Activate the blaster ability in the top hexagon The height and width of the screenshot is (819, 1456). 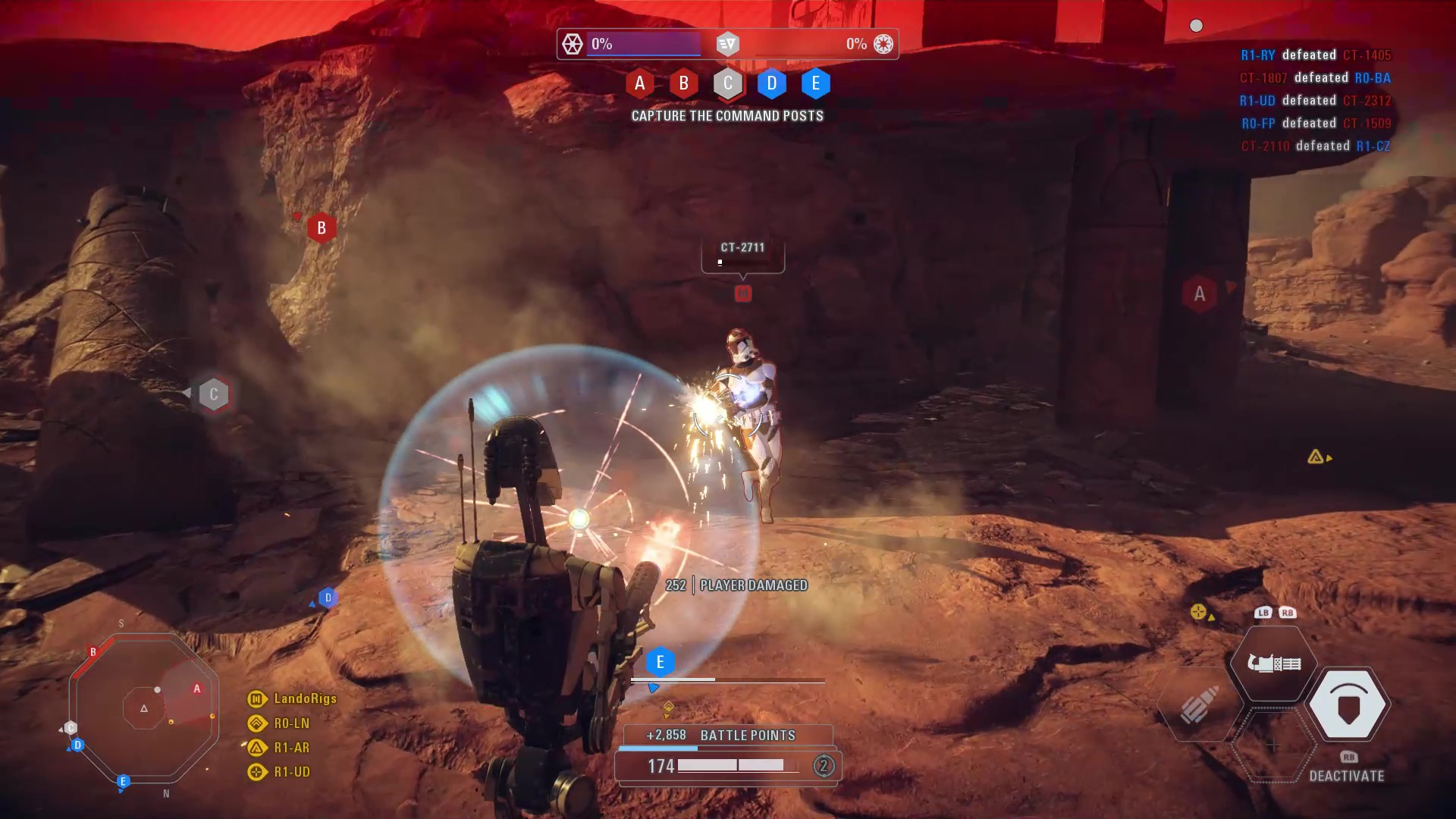click(x=1274, y=664)
